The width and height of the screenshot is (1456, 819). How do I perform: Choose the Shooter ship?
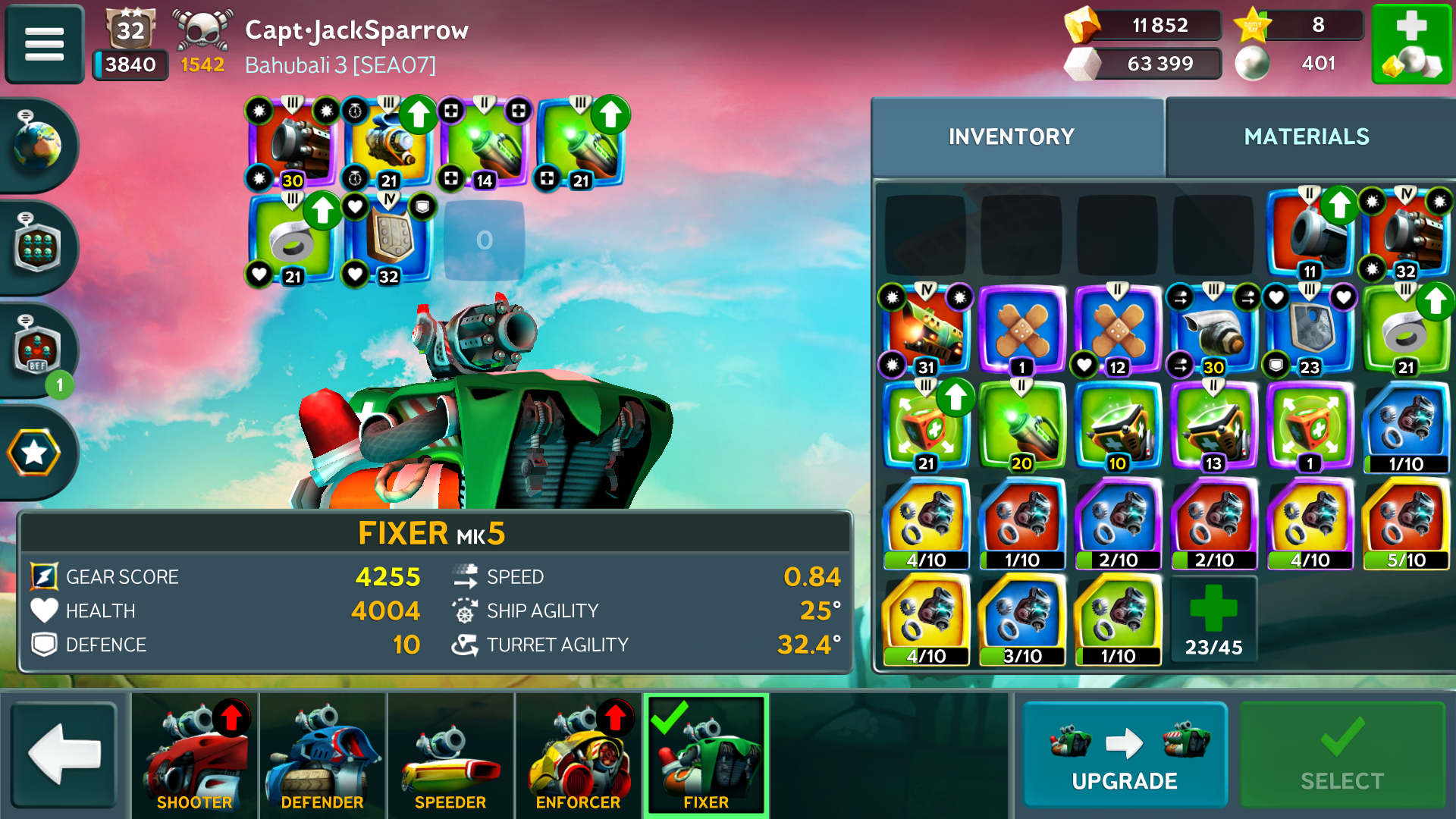point(194,755)
